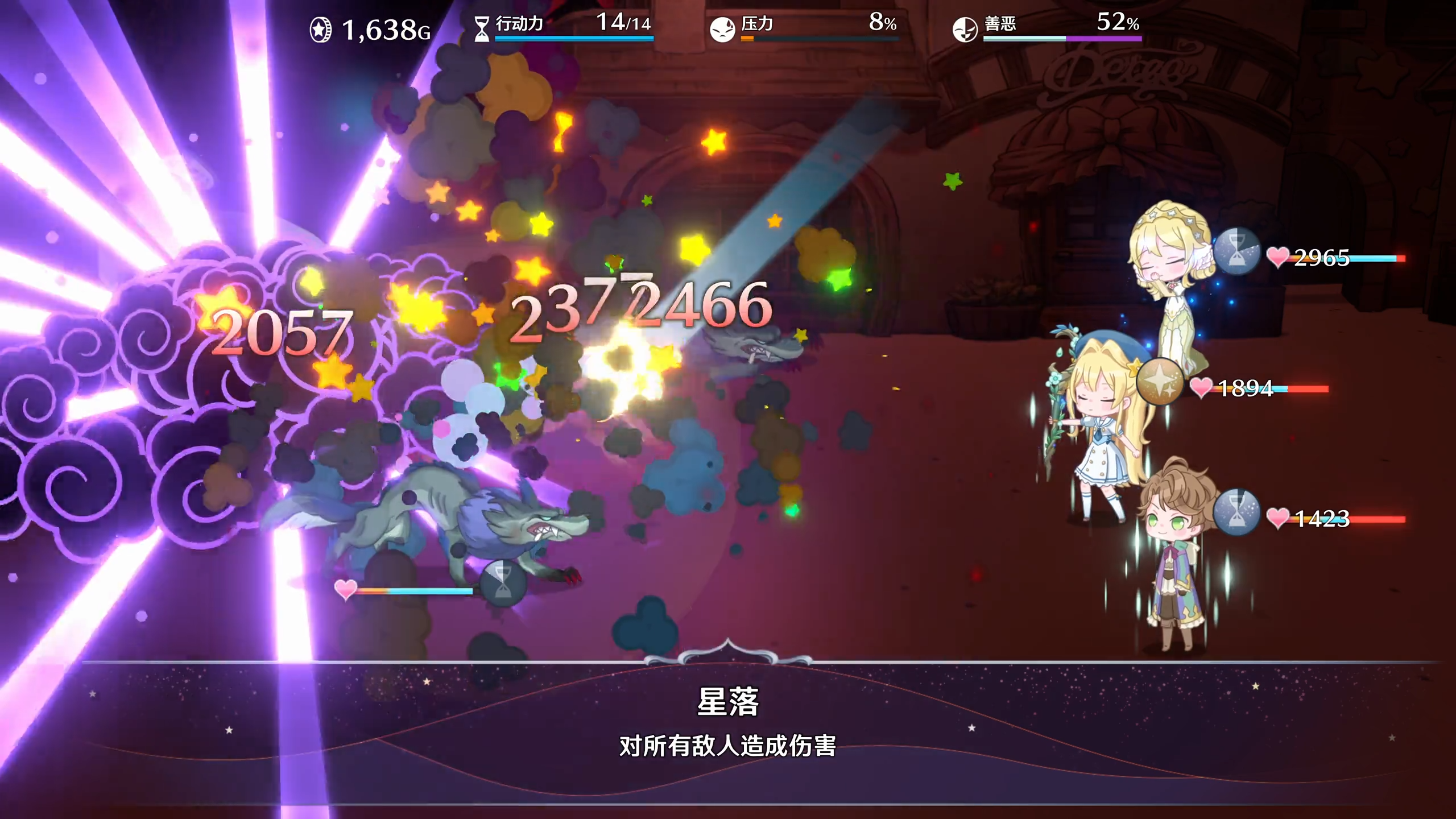Image resolution: width=1456 pixels, height=819 pixels.
Task: Click the heart icon showing 1423 HP
Action: [1279, 519]
